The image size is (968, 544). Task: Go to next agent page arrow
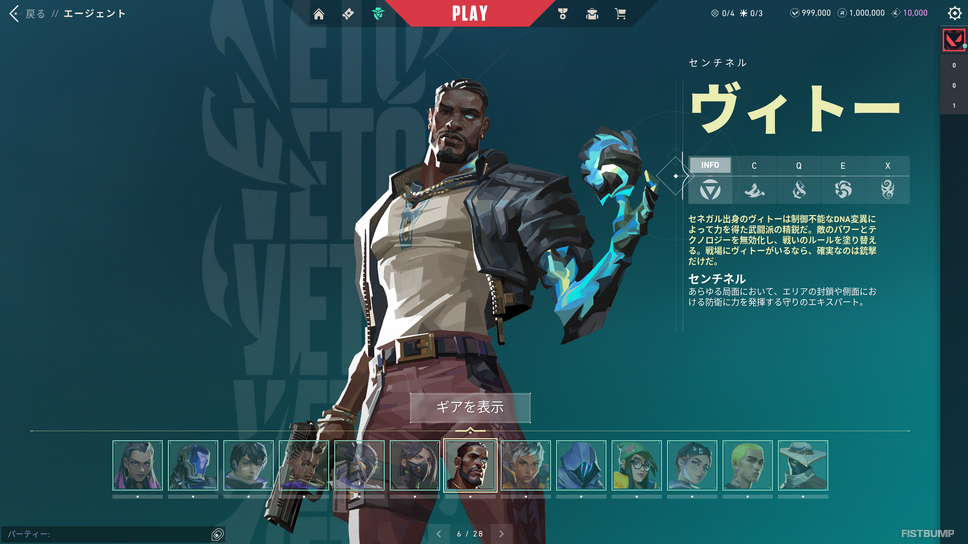(x=502, y=534)
